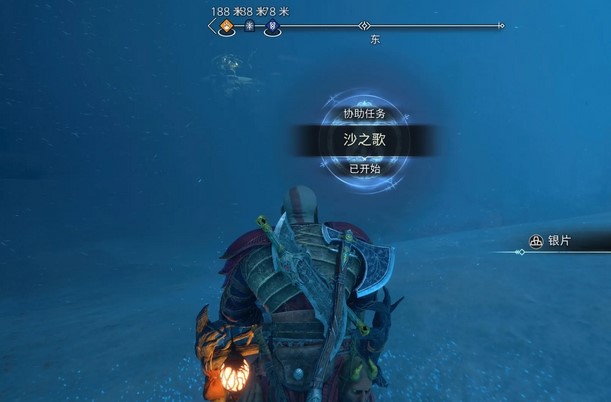Screen dimensions: 611x402
Task: Click the snowflake marker on the compass
Action: 248,27
